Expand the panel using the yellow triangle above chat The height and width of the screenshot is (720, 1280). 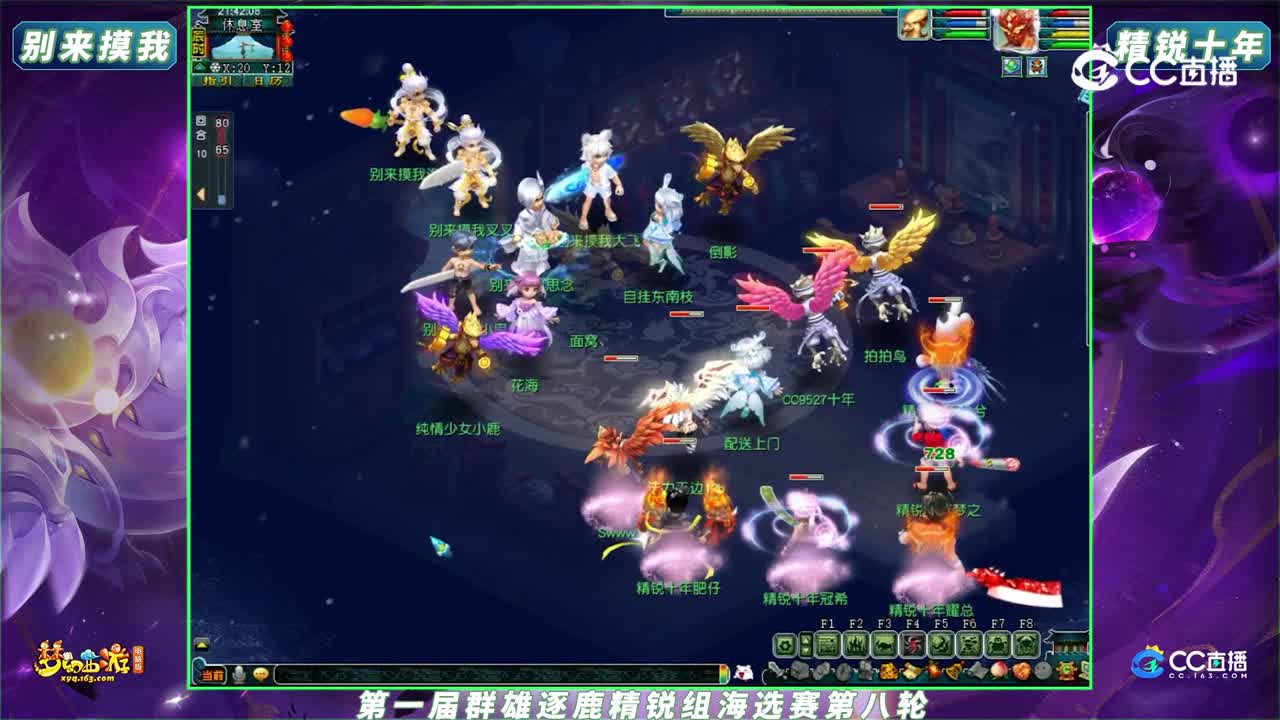coord(200,645)
